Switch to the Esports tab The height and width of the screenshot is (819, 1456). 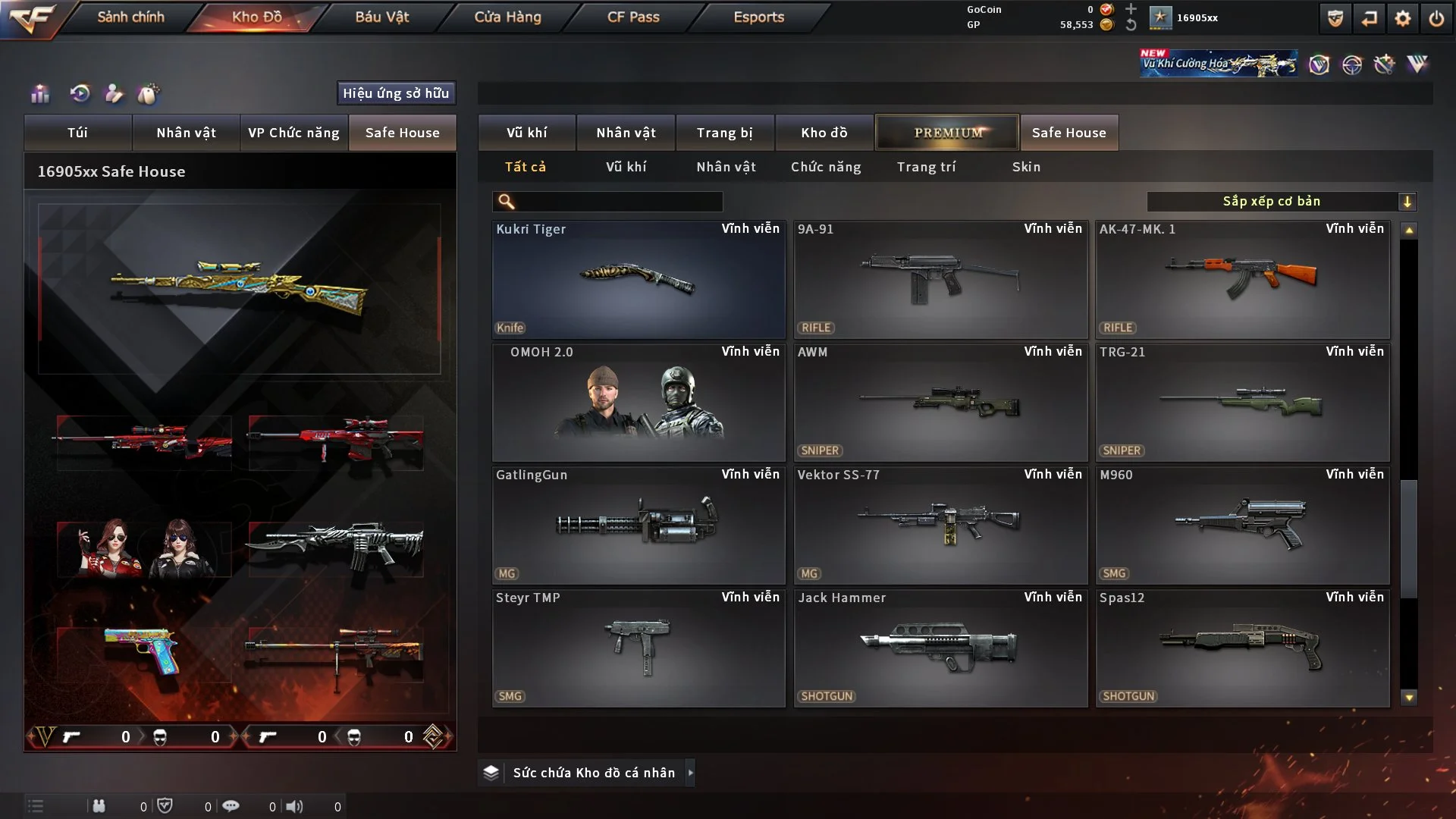758,17
